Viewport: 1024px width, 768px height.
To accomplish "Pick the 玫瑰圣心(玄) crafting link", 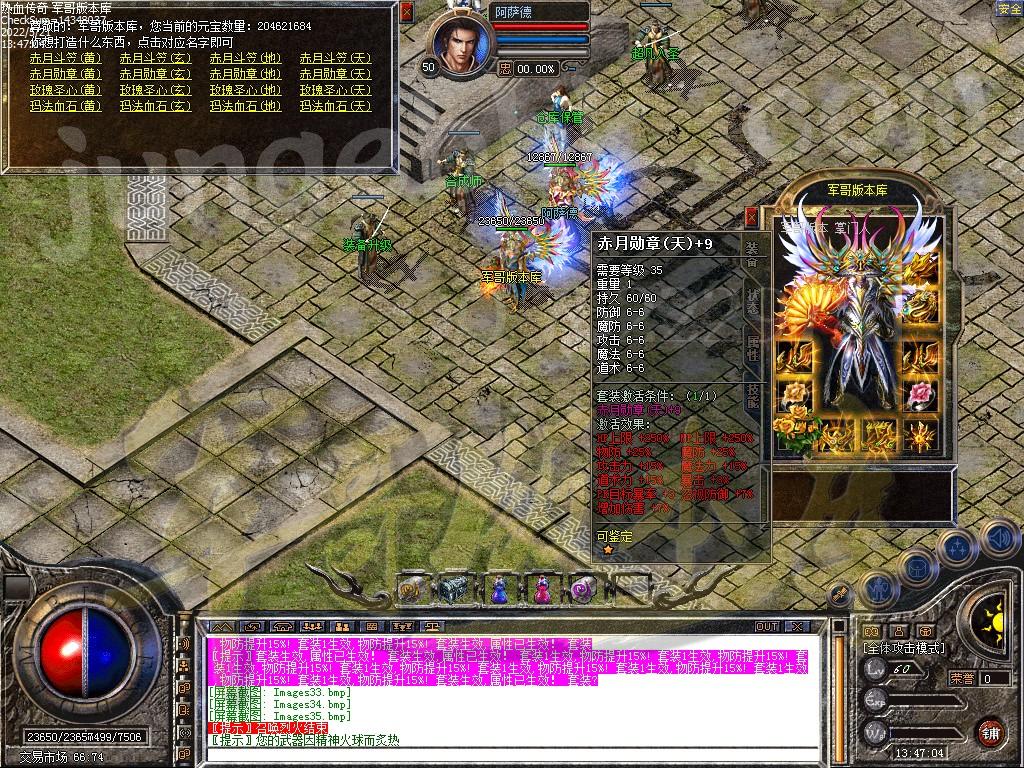I will coord(155,90).
